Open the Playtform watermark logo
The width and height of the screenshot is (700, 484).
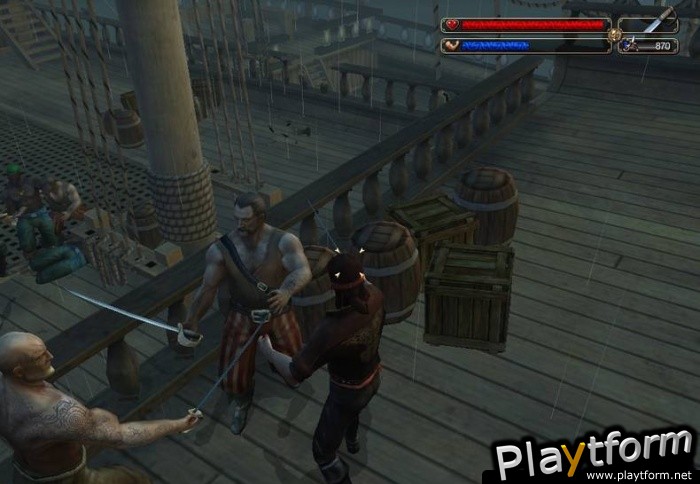point(594,455)
